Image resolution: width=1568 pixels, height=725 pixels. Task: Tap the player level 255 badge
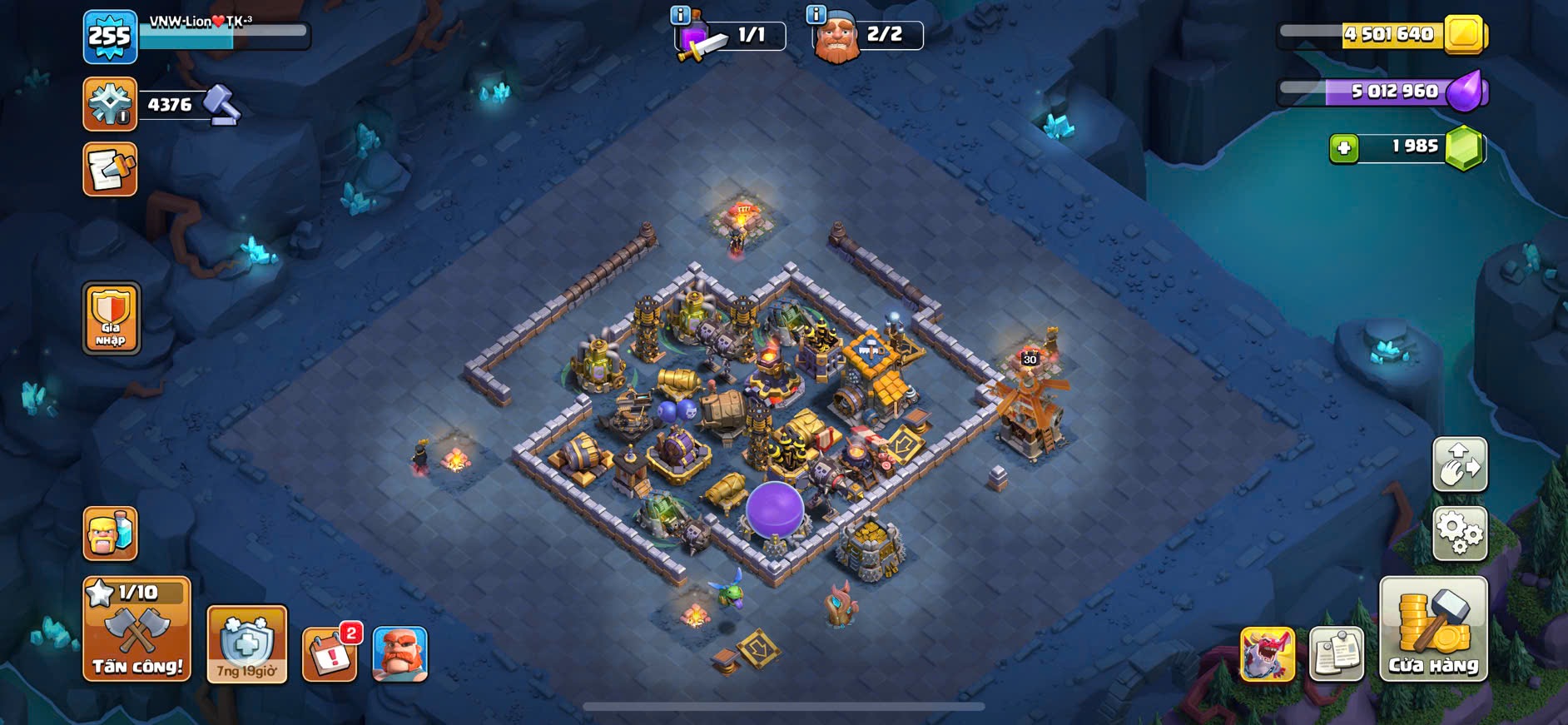tap(110, 37)
